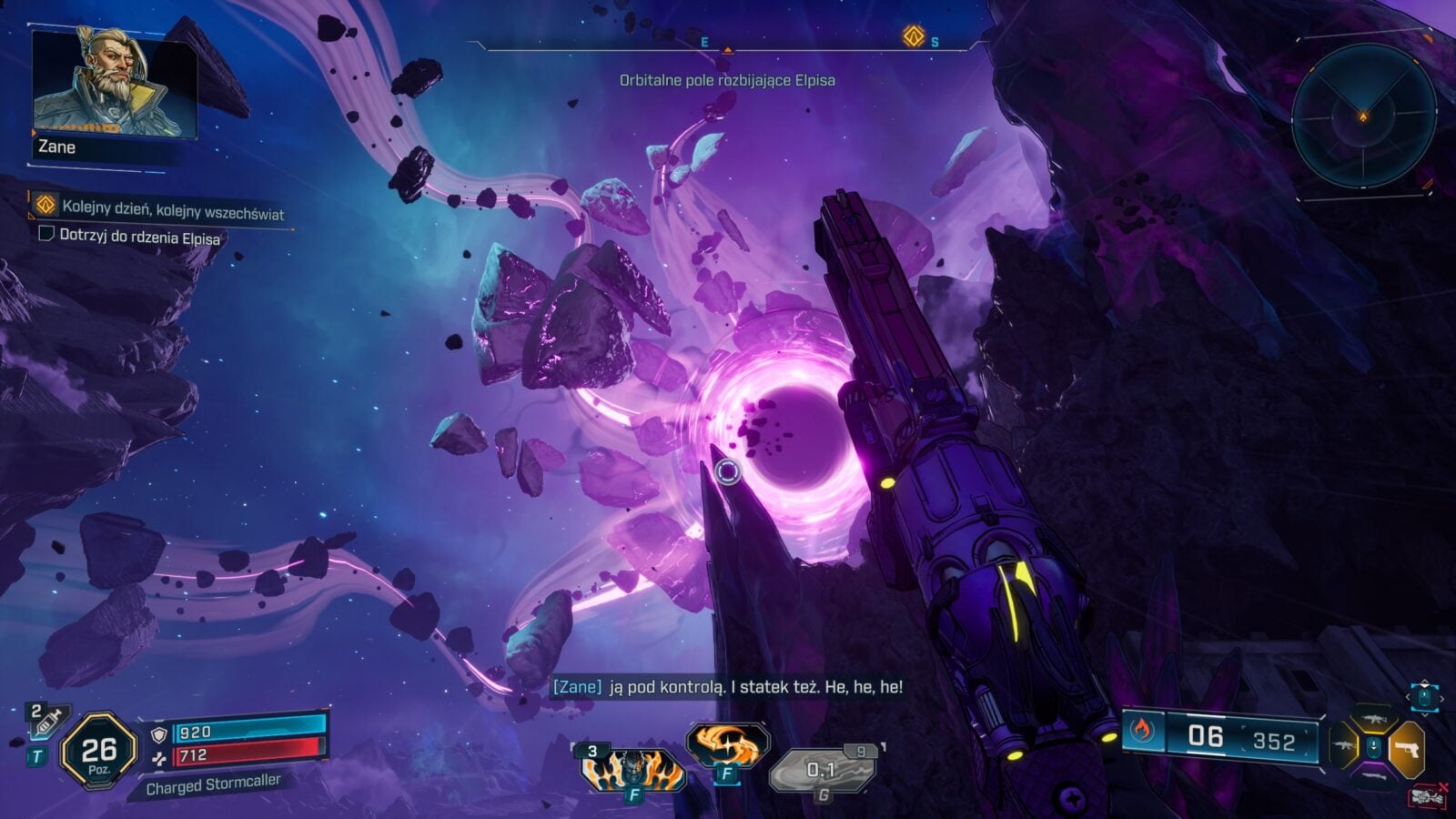Image resolution: width=1456 pixels, height=819 pixels.
Task: Tick the "Dotrzyj do rdzenia Elpisa" objective checkbox
Action: (45, 234)
